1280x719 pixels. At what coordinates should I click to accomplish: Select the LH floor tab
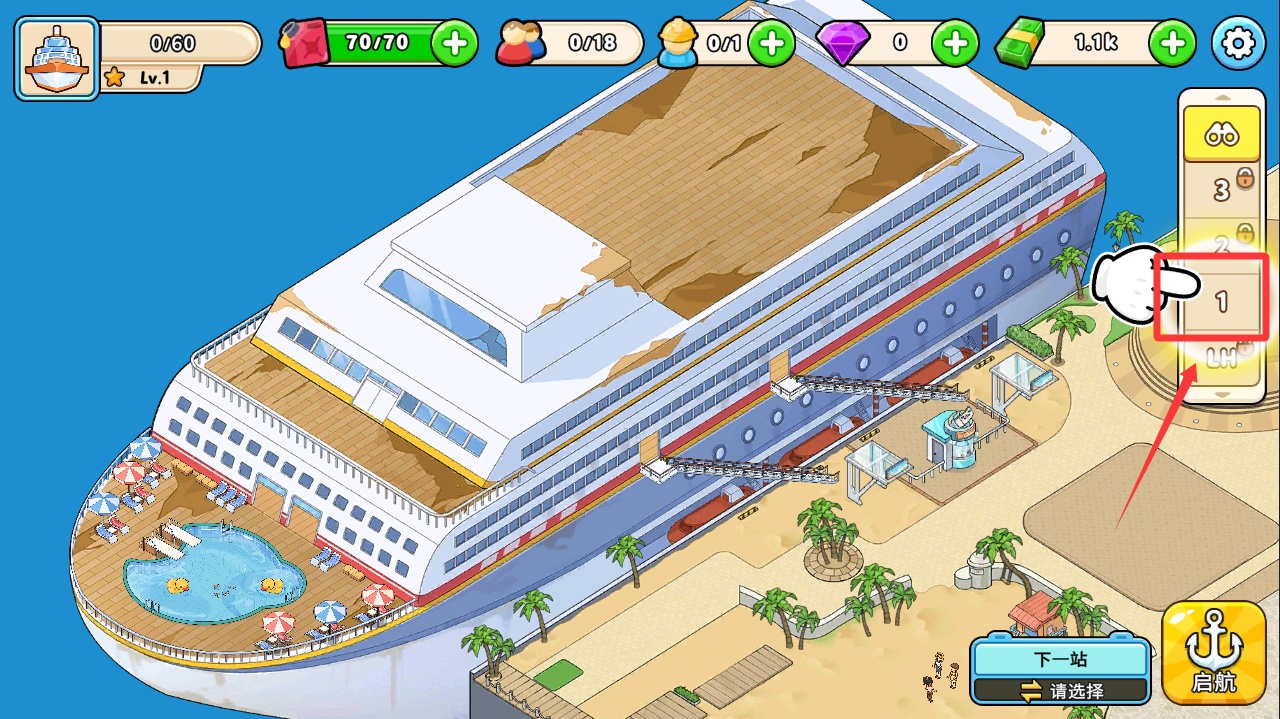click(1221, 357)
